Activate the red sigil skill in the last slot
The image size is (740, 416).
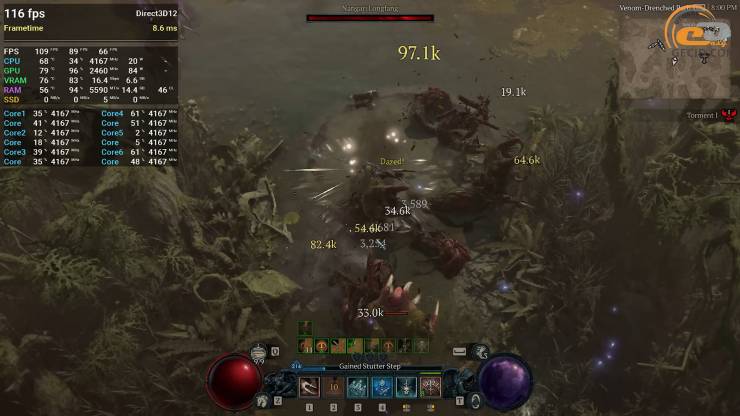pyautogui.click(x=431, y=387)
